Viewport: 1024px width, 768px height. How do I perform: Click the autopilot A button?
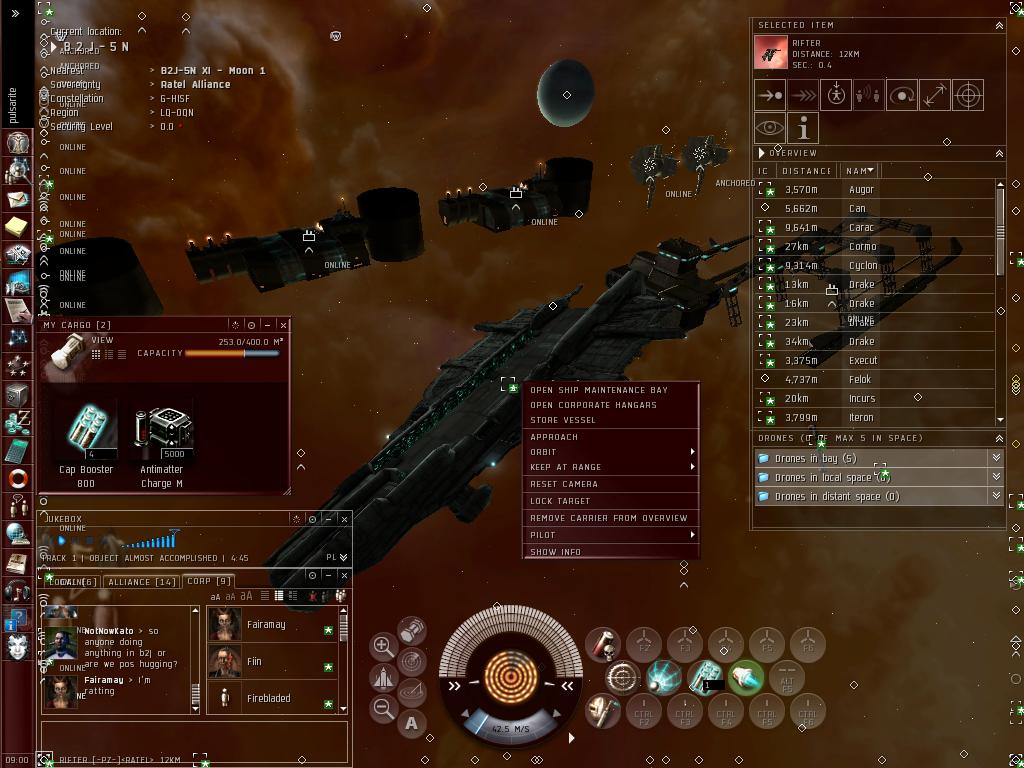pyautogui.click(x=411, y=724)
